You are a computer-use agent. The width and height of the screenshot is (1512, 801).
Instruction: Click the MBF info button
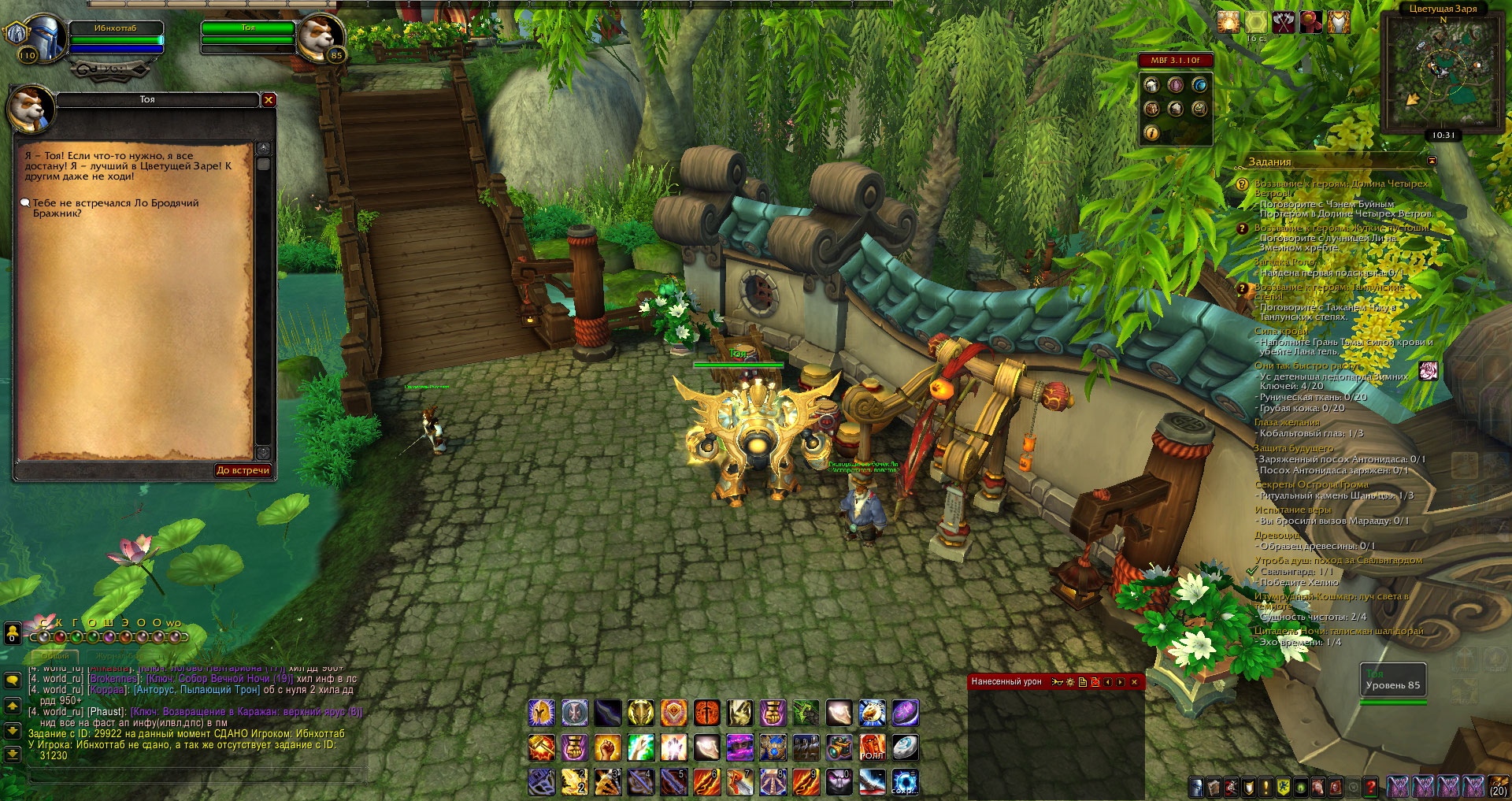click(x=1151, y=133)
